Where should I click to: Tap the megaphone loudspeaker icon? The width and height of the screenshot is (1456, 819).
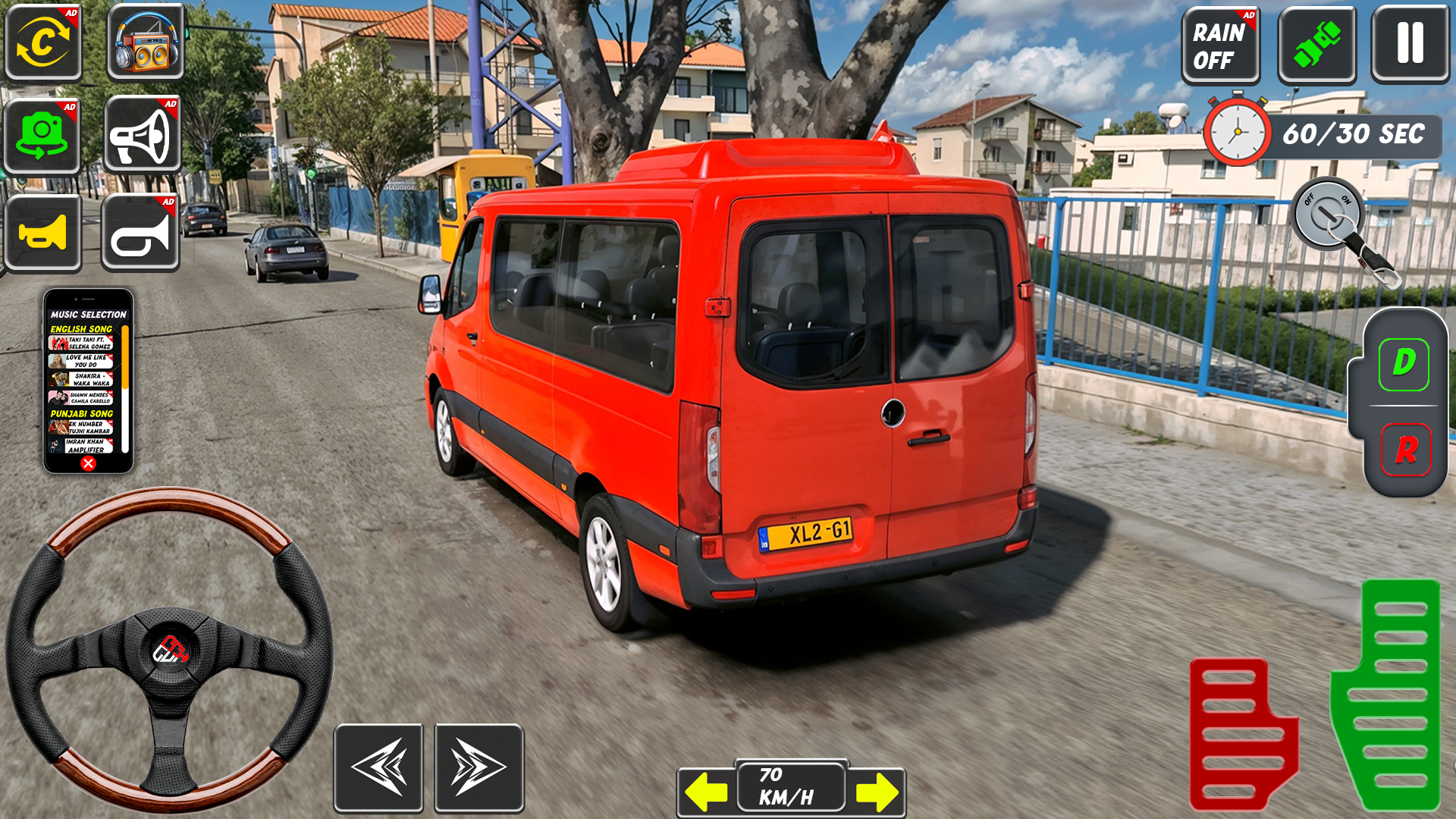click(143, 134)
